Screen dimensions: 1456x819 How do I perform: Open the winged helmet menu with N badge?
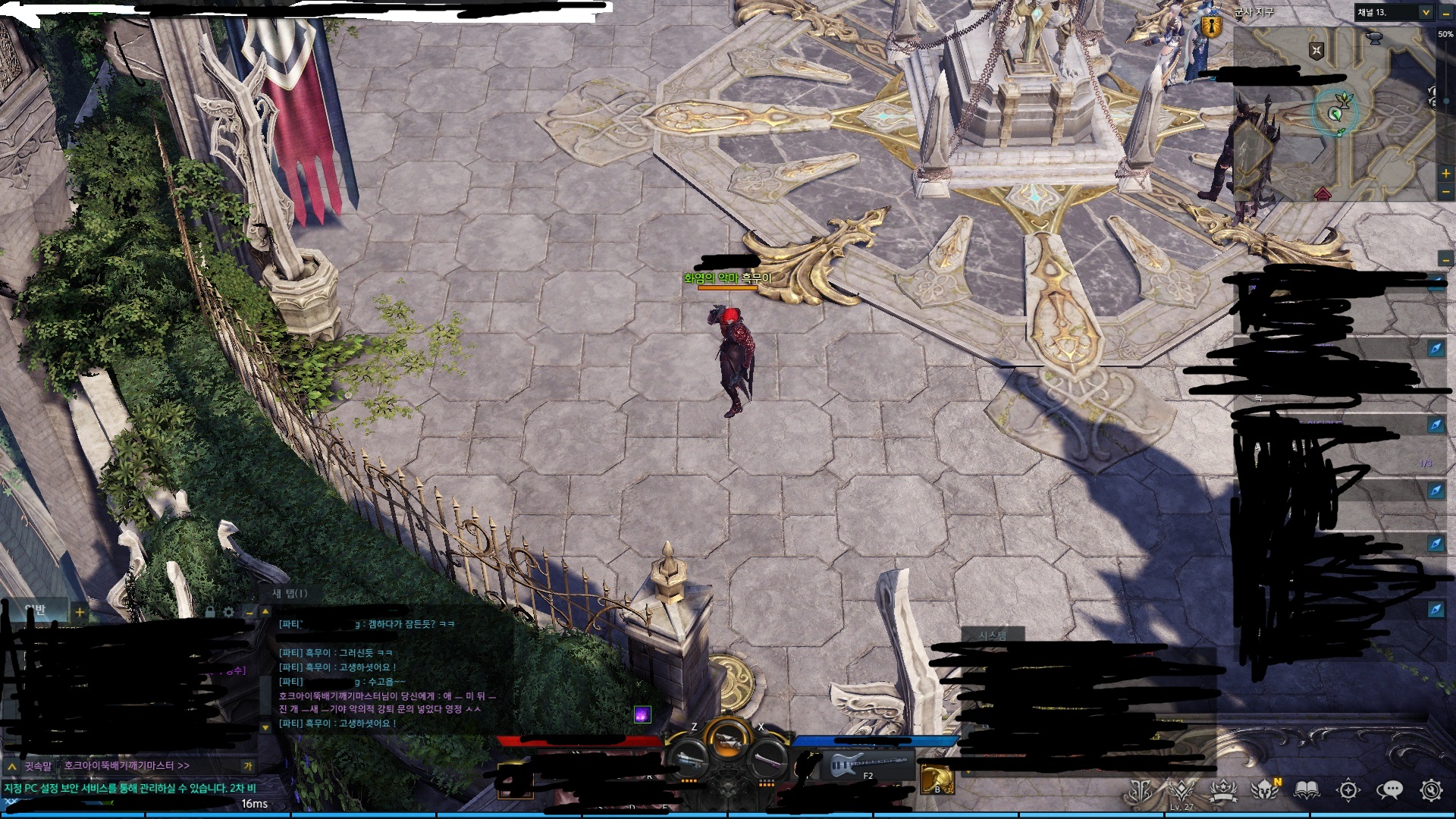[1265, 790]
